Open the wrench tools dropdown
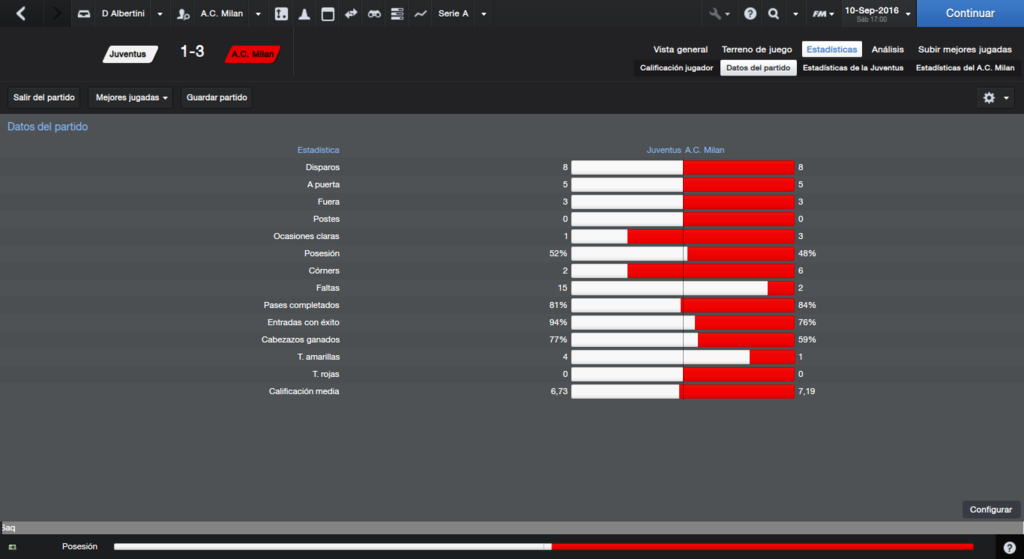Screen dimensions: 1024x559 [718, 14]
